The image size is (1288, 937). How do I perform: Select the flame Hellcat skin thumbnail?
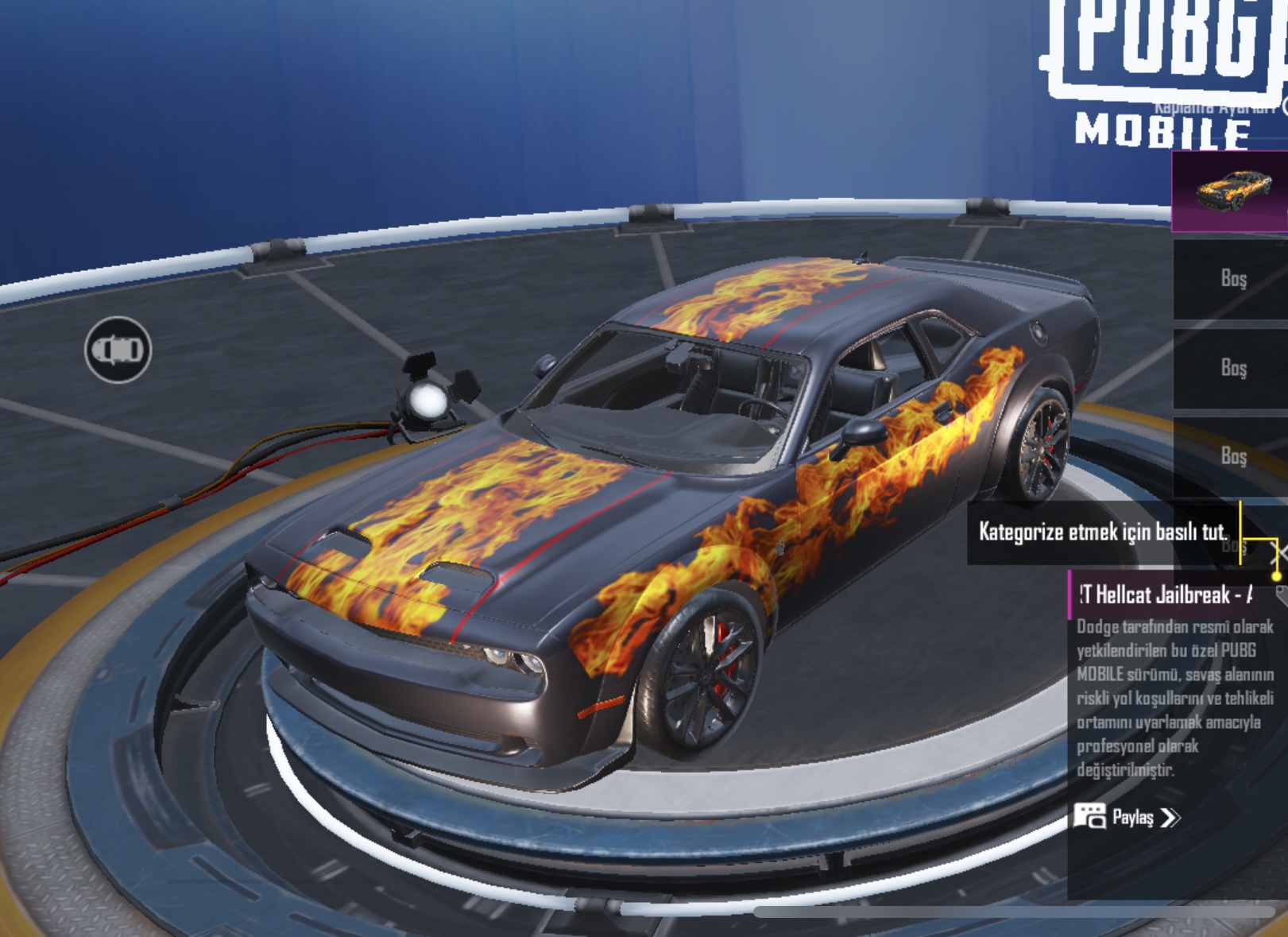1231,192
